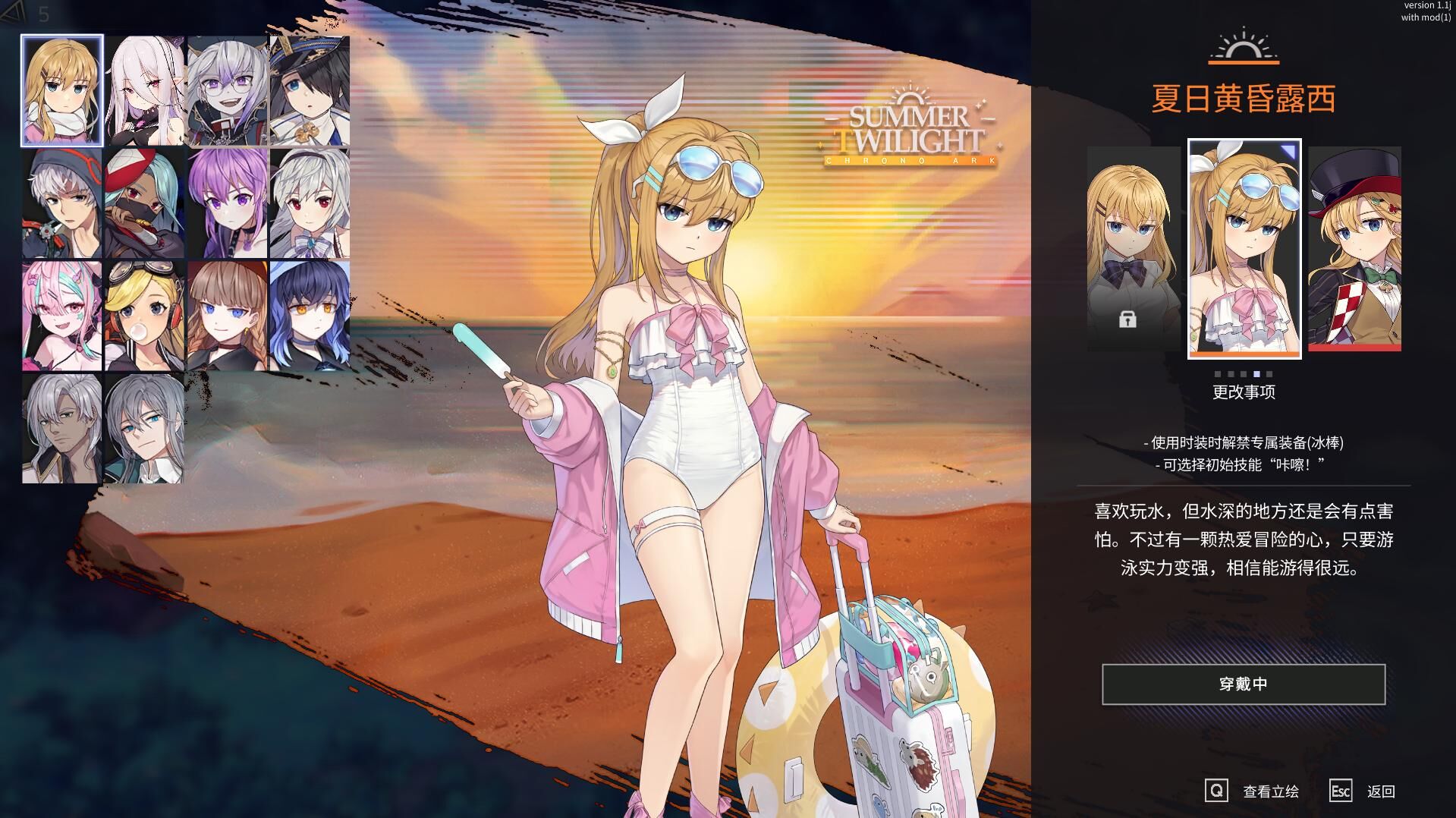
Task: Choose the white-haired horned girl portrait
Action: click(x=144, y=90)
